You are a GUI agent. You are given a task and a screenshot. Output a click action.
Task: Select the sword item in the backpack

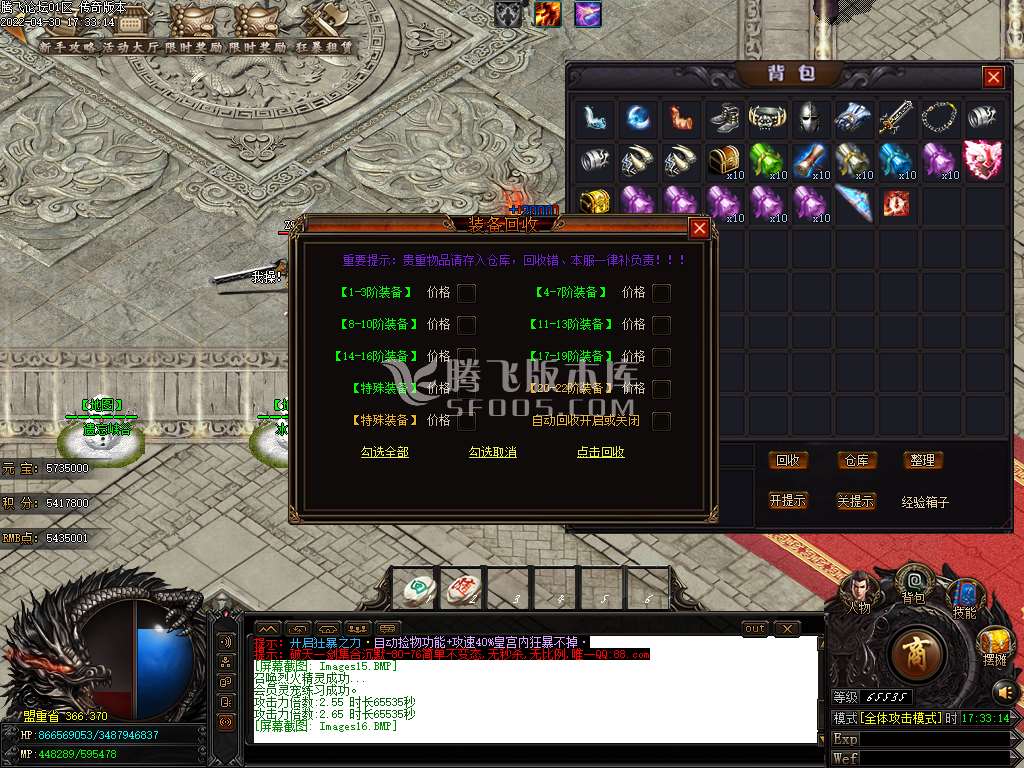[896, 118]
